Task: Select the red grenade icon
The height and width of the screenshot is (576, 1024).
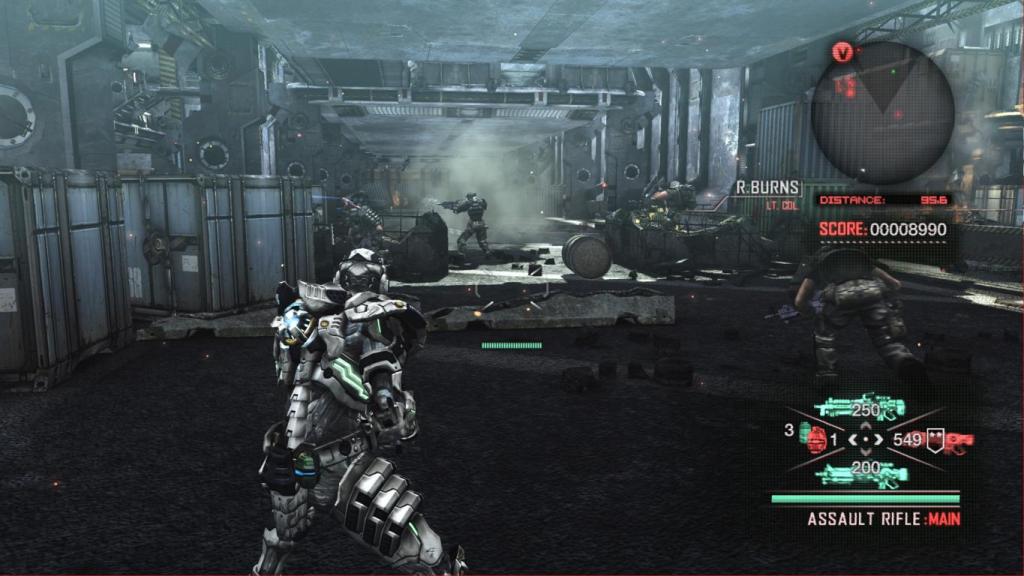Action: pos(817,440)
